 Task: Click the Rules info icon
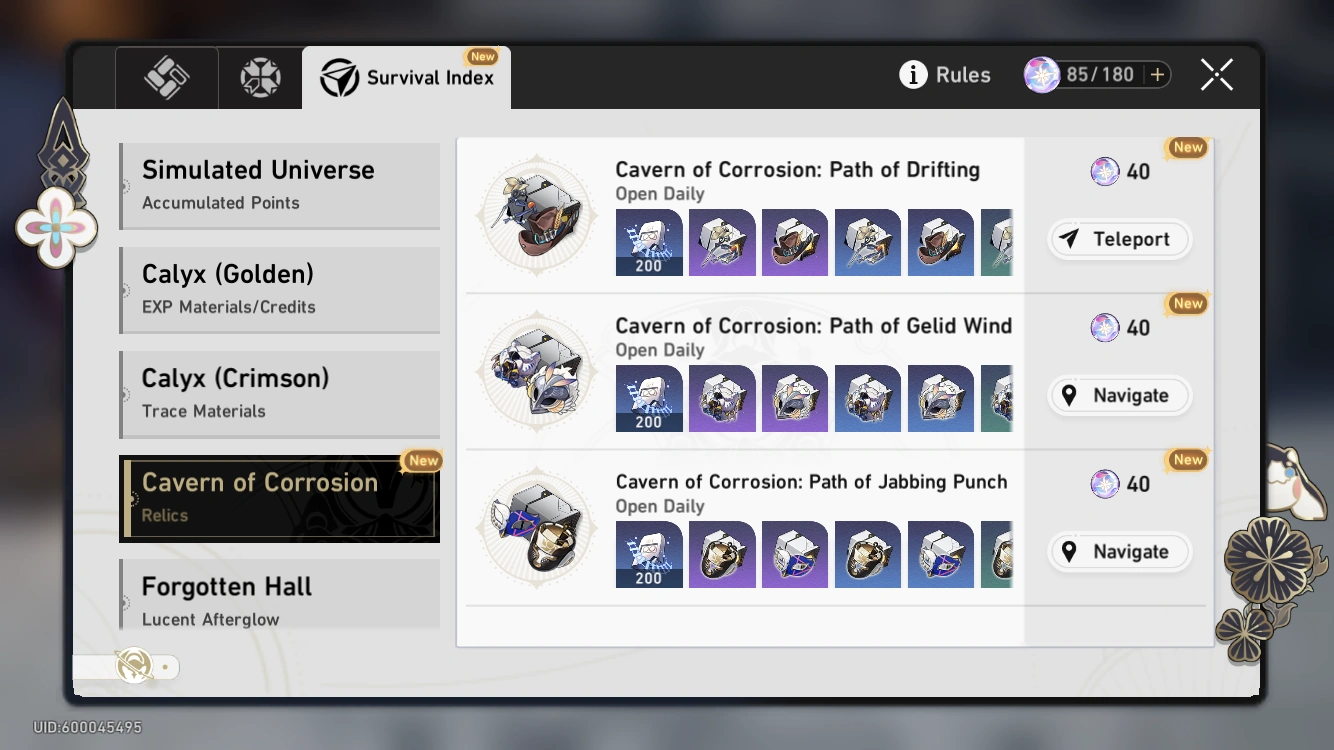[x=913, y=74]
